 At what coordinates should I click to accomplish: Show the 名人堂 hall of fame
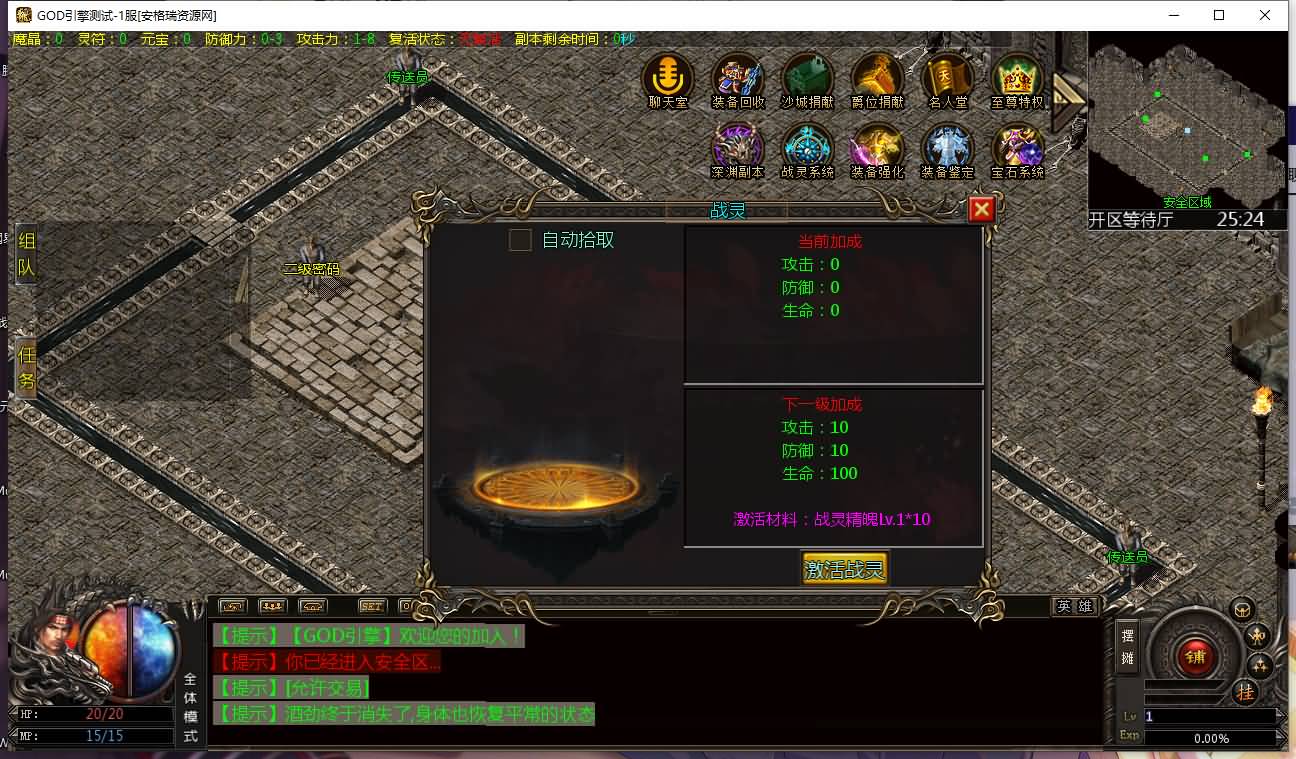pos(947,77)
